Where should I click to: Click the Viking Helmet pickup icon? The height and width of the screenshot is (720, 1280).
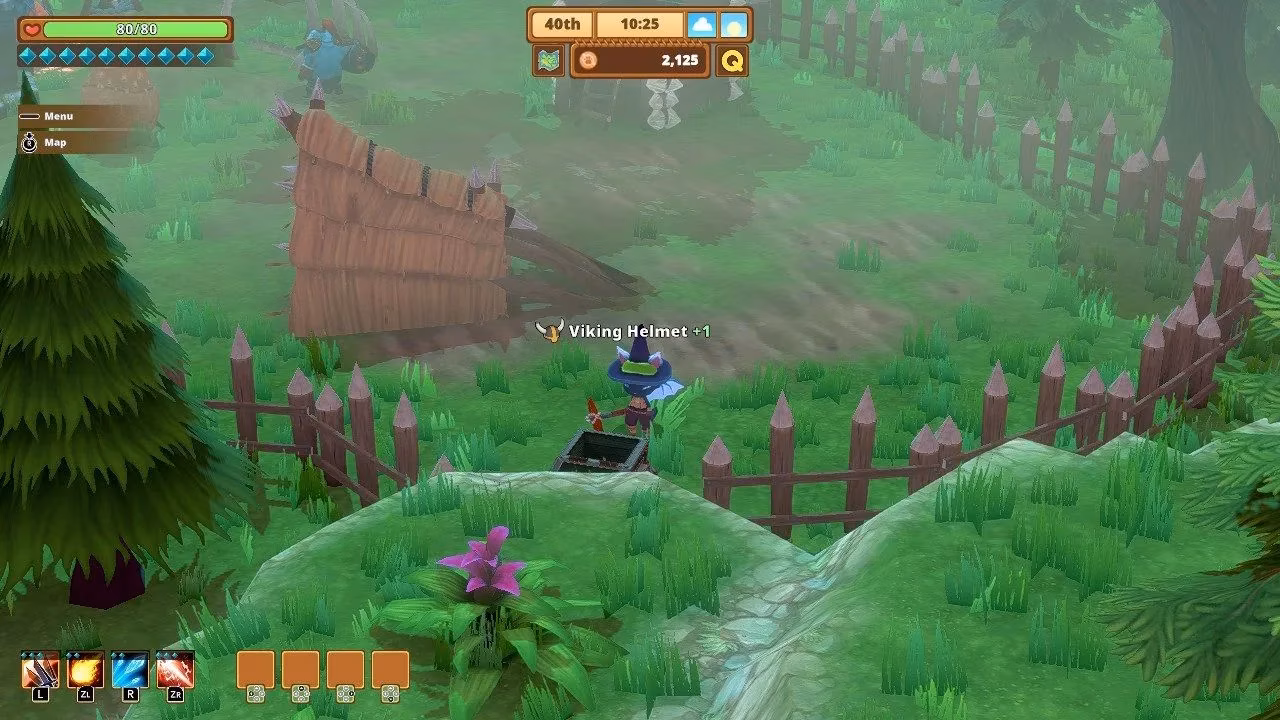click(x=550, y=329)
